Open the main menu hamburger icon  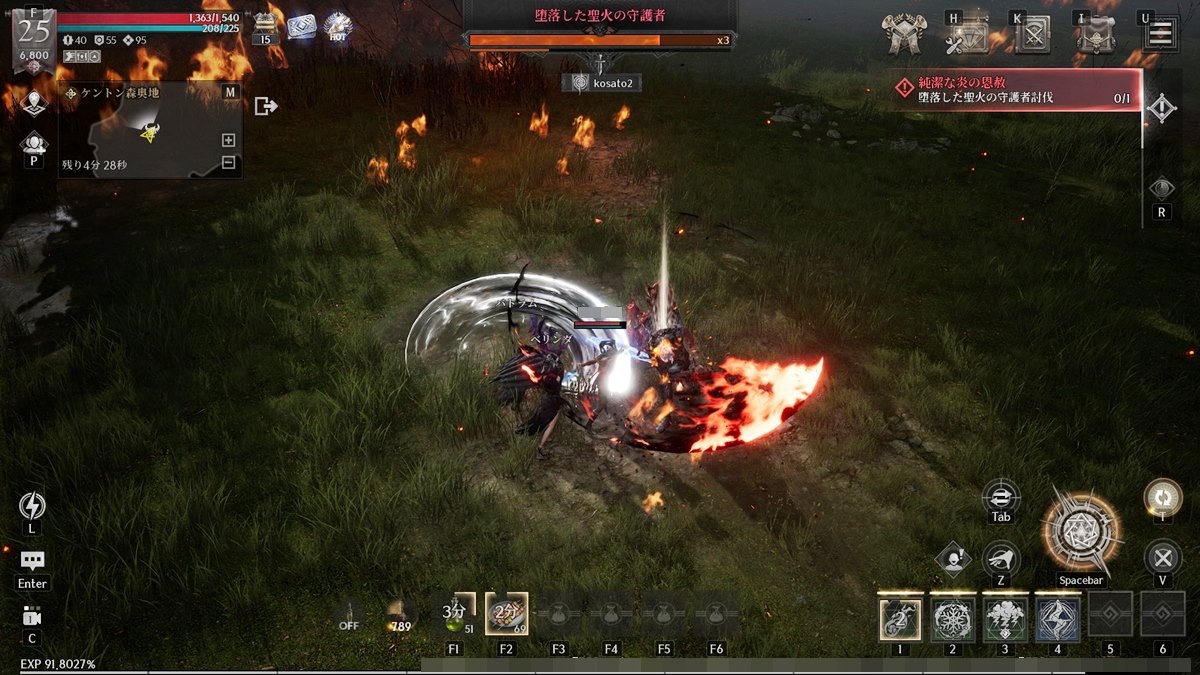(1160, 34)
